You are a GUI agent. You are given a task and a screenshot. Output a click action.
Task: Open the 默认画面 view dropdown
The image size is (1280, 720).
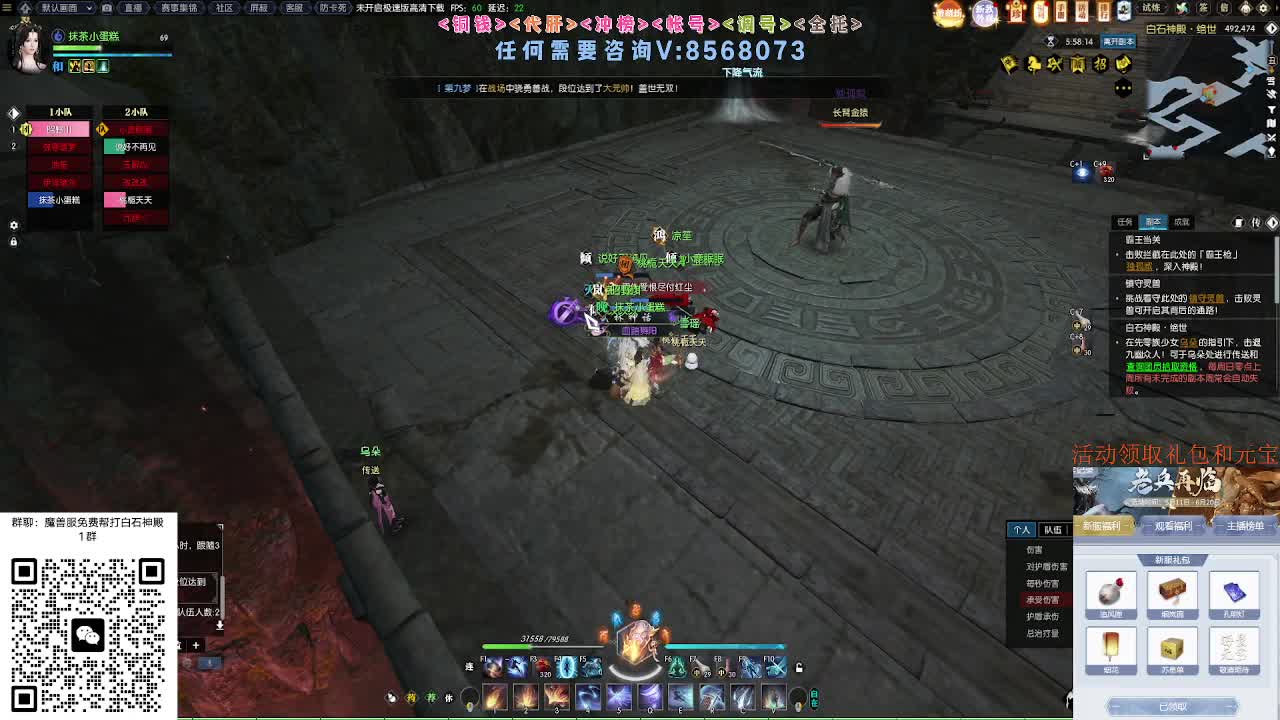tap(66, 7)
